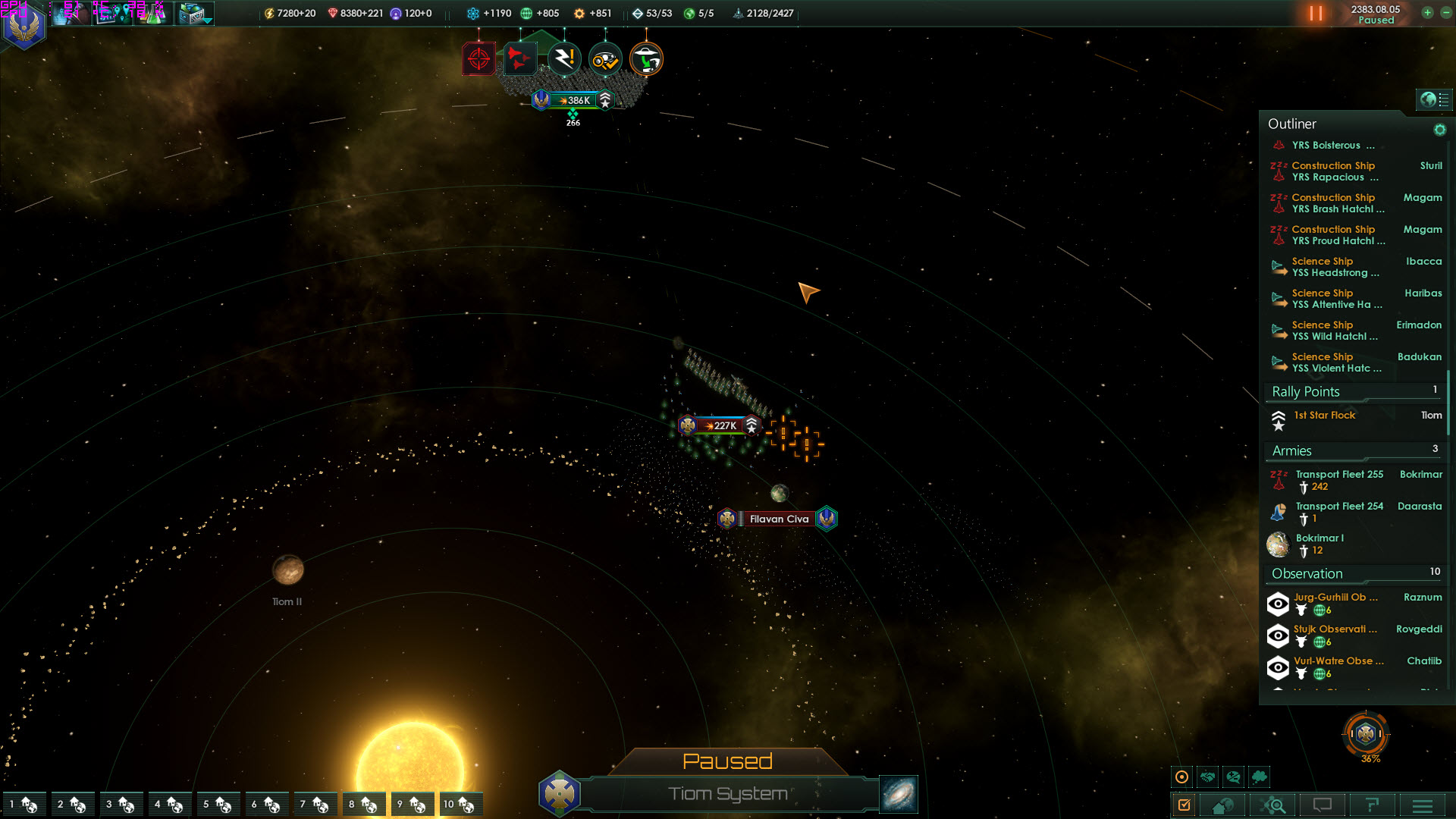Collapse the Observation section header

tap(1307, 574)
